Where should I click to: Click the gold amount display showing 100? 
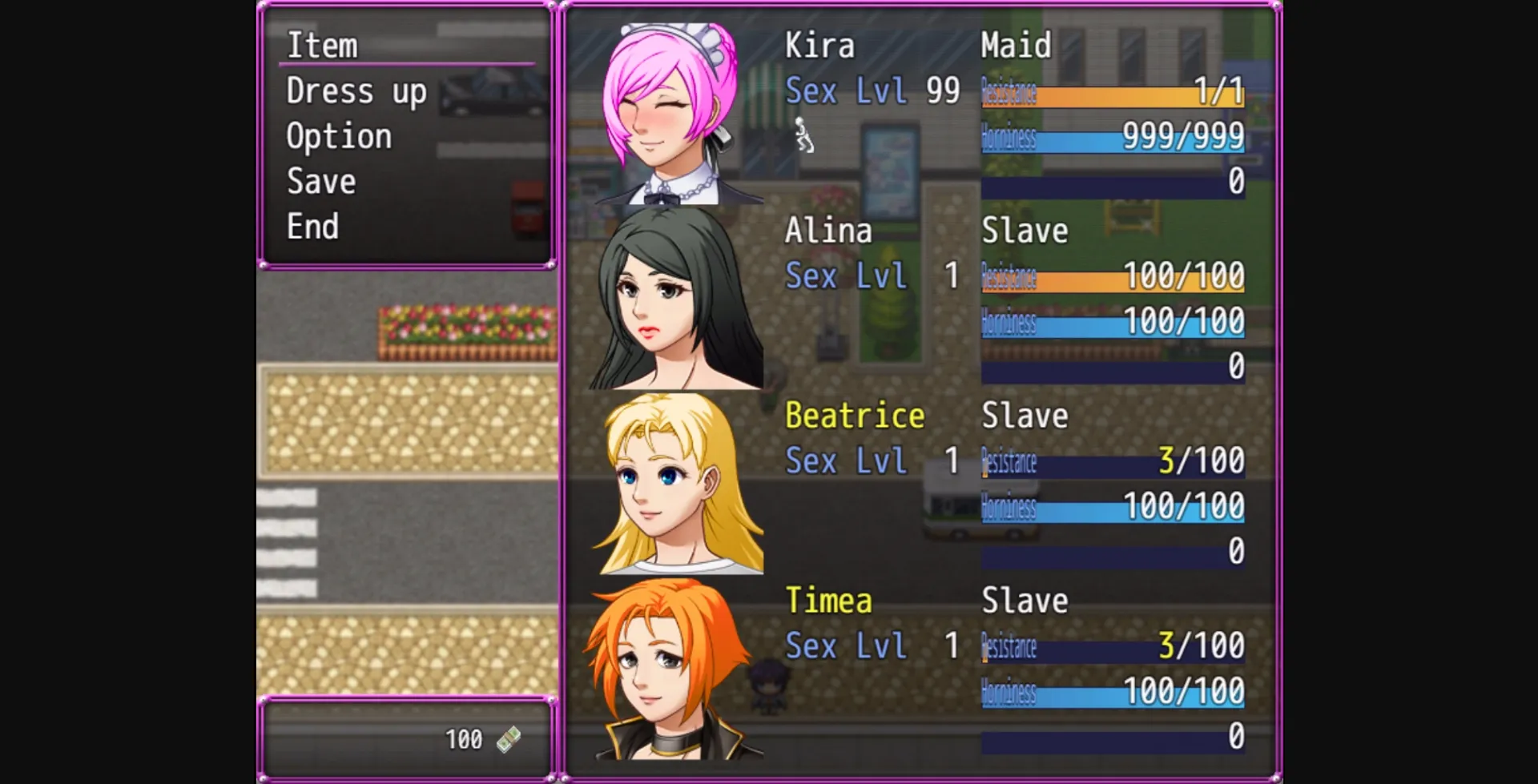click(463, 740)
